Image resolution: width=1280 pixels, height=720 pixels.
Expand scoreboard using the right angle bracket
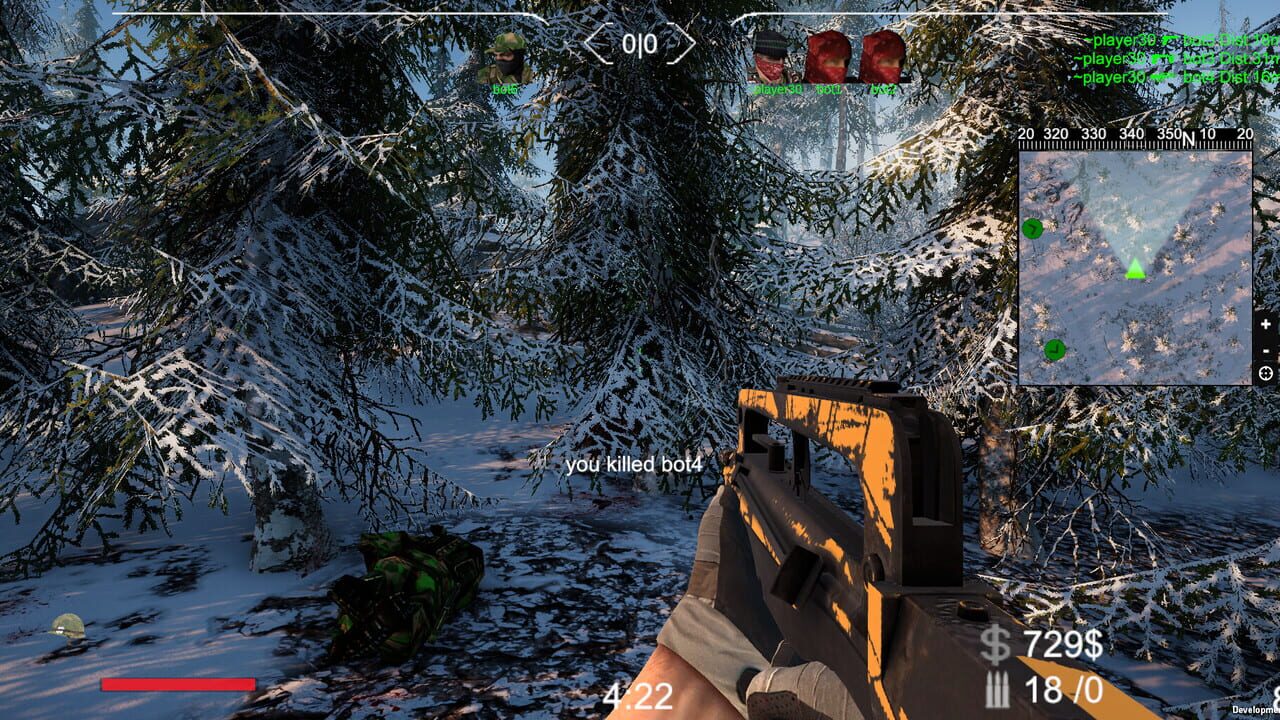click(x=685, y=41)
